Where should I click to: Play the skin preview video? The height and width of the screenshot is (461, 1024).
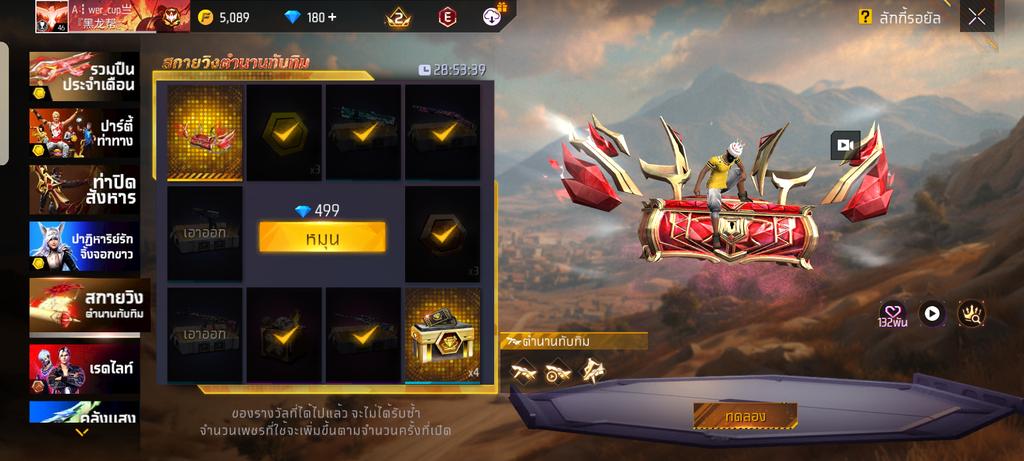(x=932, y=313)
